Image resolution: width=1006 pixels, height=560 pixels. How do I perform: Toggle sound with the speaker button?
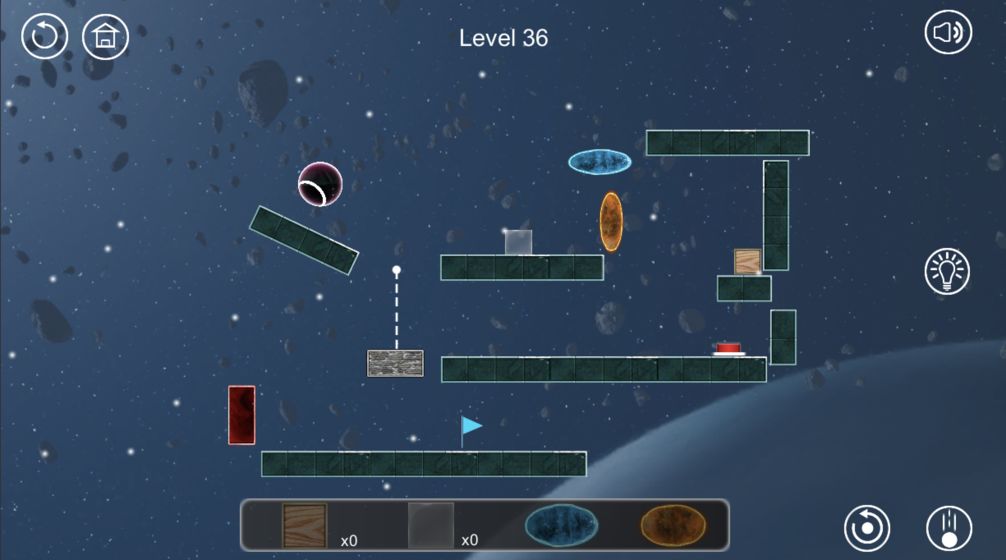click(x=947, y=34)
